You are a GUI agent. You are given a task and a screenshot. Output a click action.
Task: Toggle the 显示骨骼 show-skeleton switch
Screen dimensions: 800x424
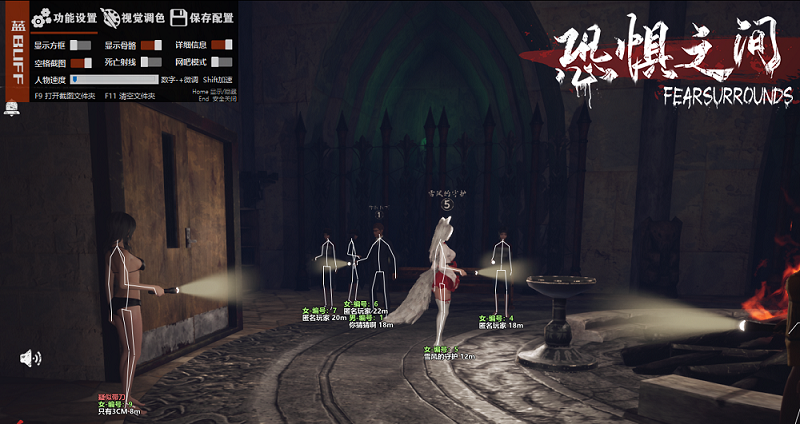(x=151, y=45)
